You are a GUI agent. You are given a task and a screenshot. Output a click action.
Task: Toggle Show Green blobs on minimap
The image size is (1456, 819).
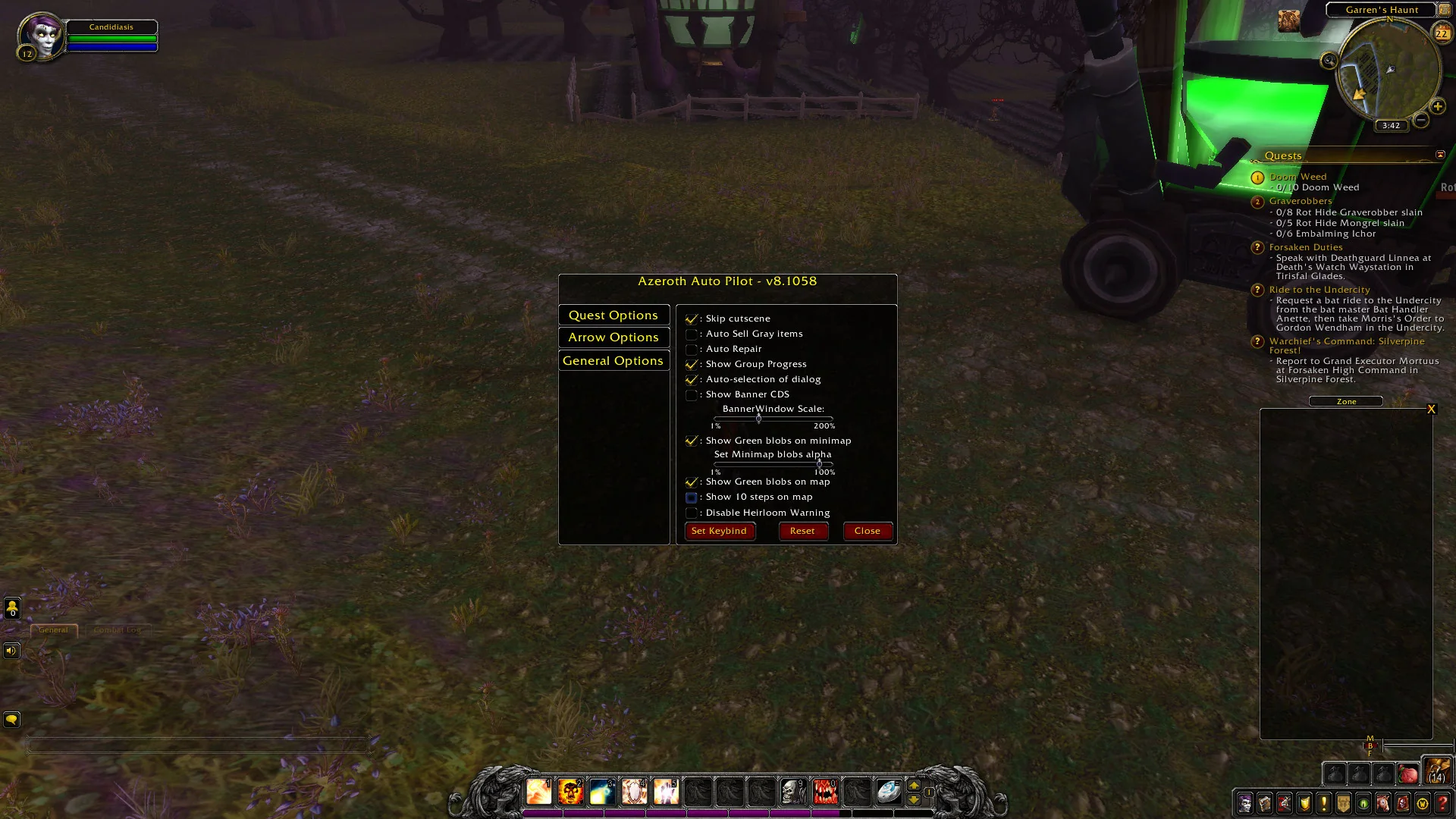[692, 441]
